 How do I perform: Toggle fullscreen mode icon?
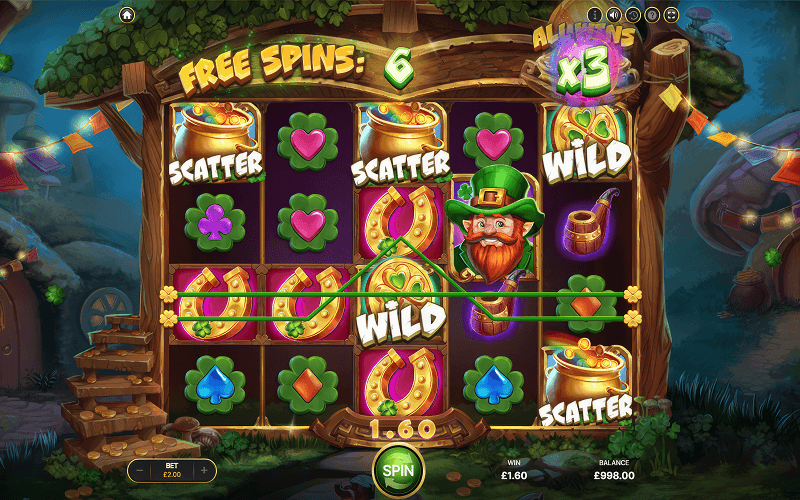click(x=671, y=15)
